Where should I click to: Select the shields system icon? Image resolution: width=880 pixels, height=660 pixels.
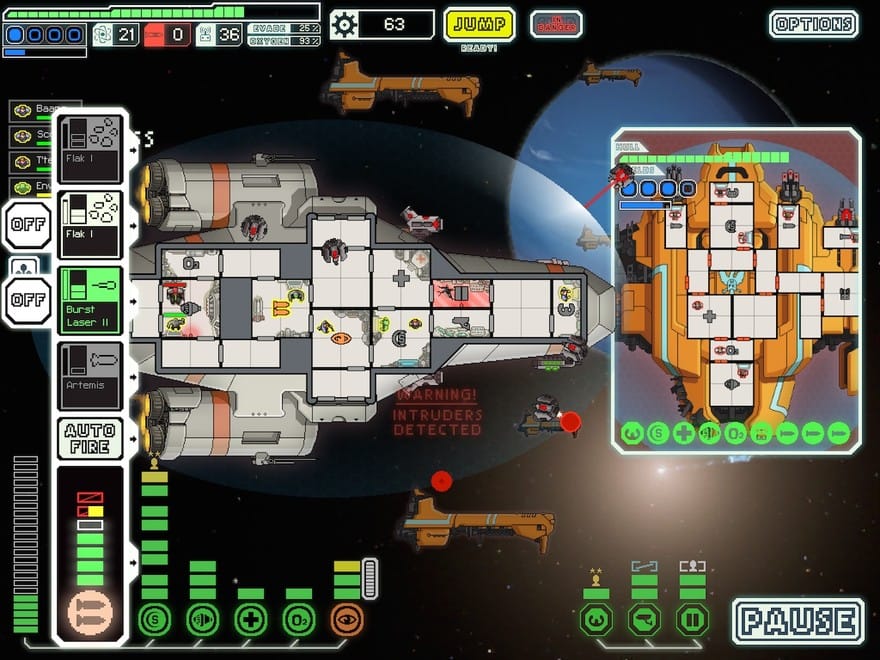click(x=154, y=619)
